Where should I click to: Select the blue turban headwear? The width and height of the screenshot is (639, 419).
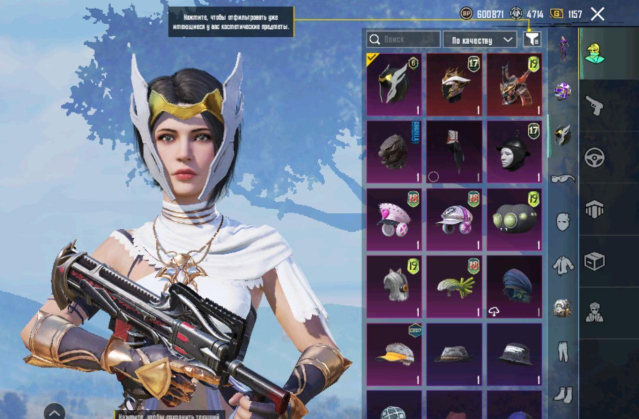514,285
